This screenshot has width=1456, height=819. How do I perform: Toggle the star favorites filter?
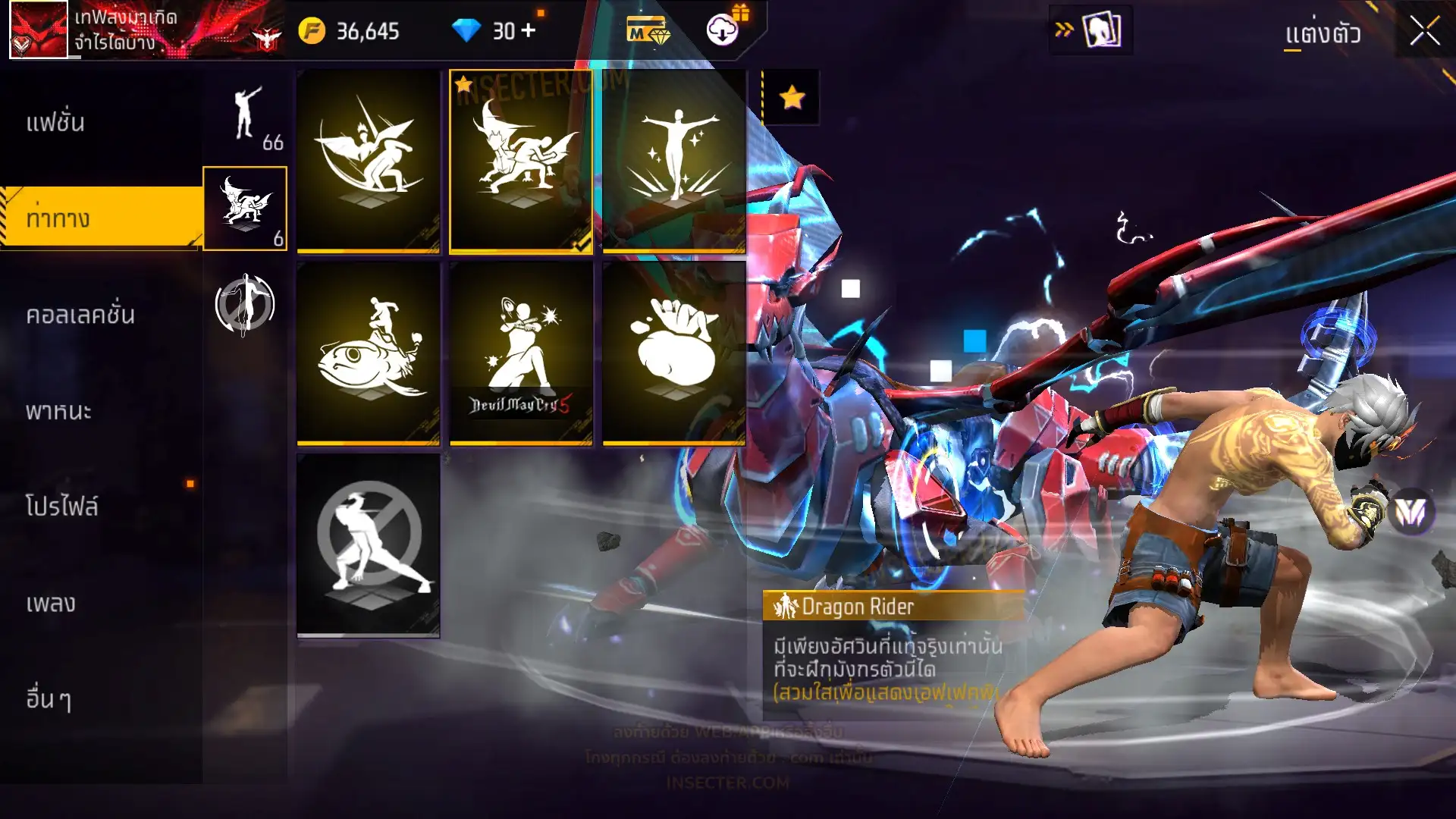click(x=791, y=97)
